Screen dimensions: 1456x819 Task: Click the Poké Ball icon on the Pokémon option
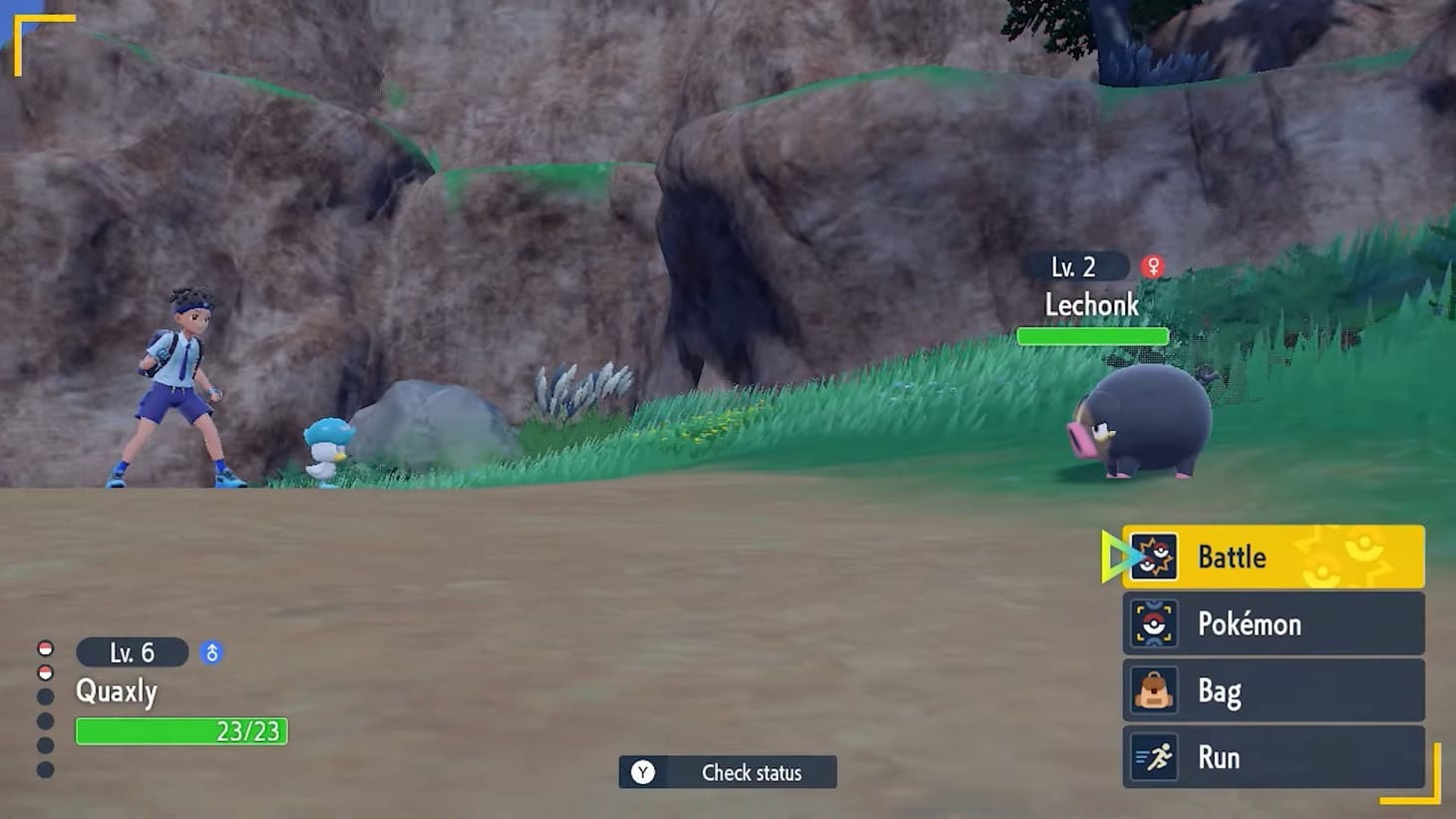point(1155,623)
